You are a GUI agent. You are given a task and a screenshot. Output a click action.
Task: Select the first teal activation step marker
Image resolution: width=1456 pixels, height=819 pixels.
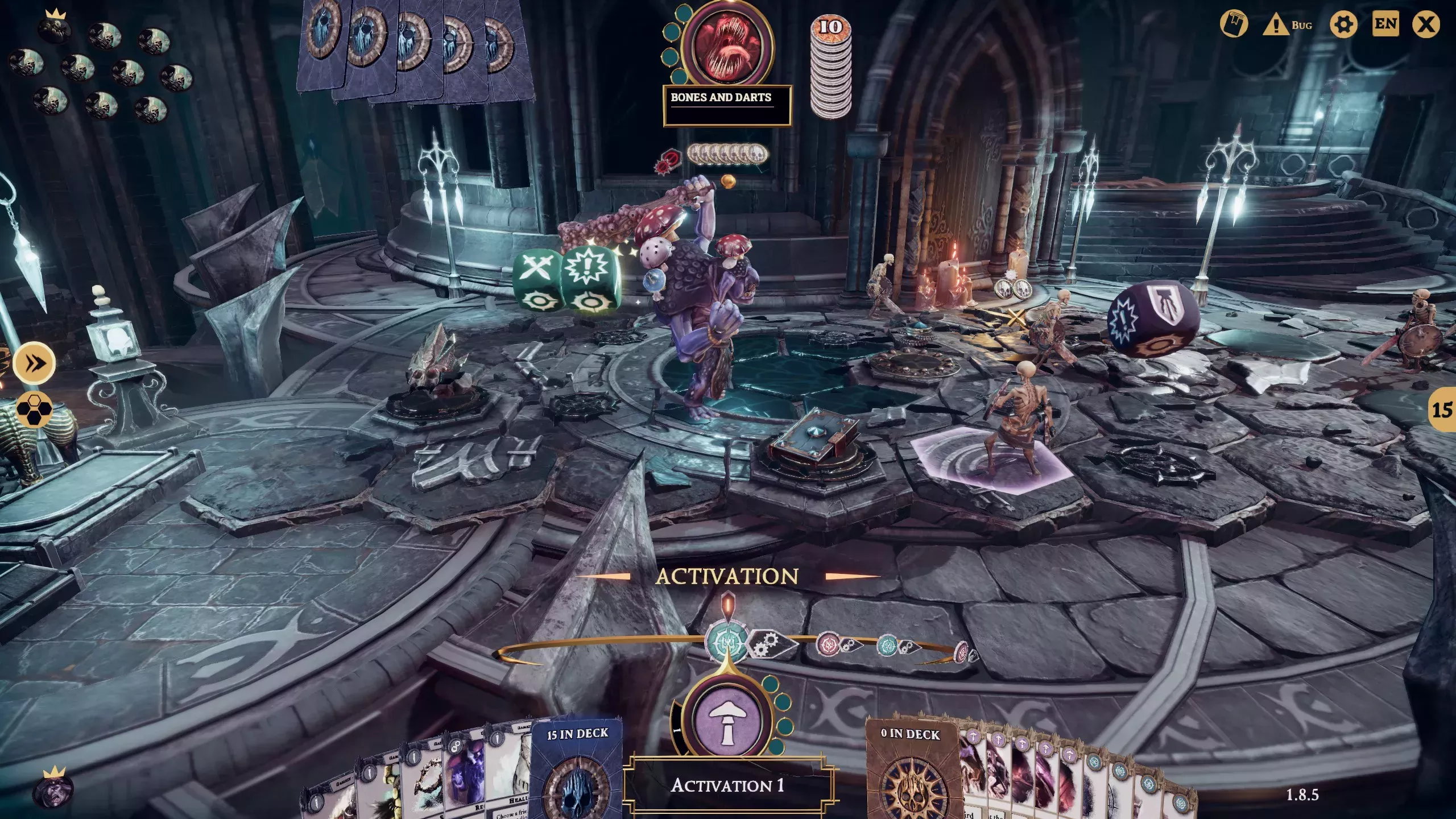pyautogui.click(x=726, y=642)
